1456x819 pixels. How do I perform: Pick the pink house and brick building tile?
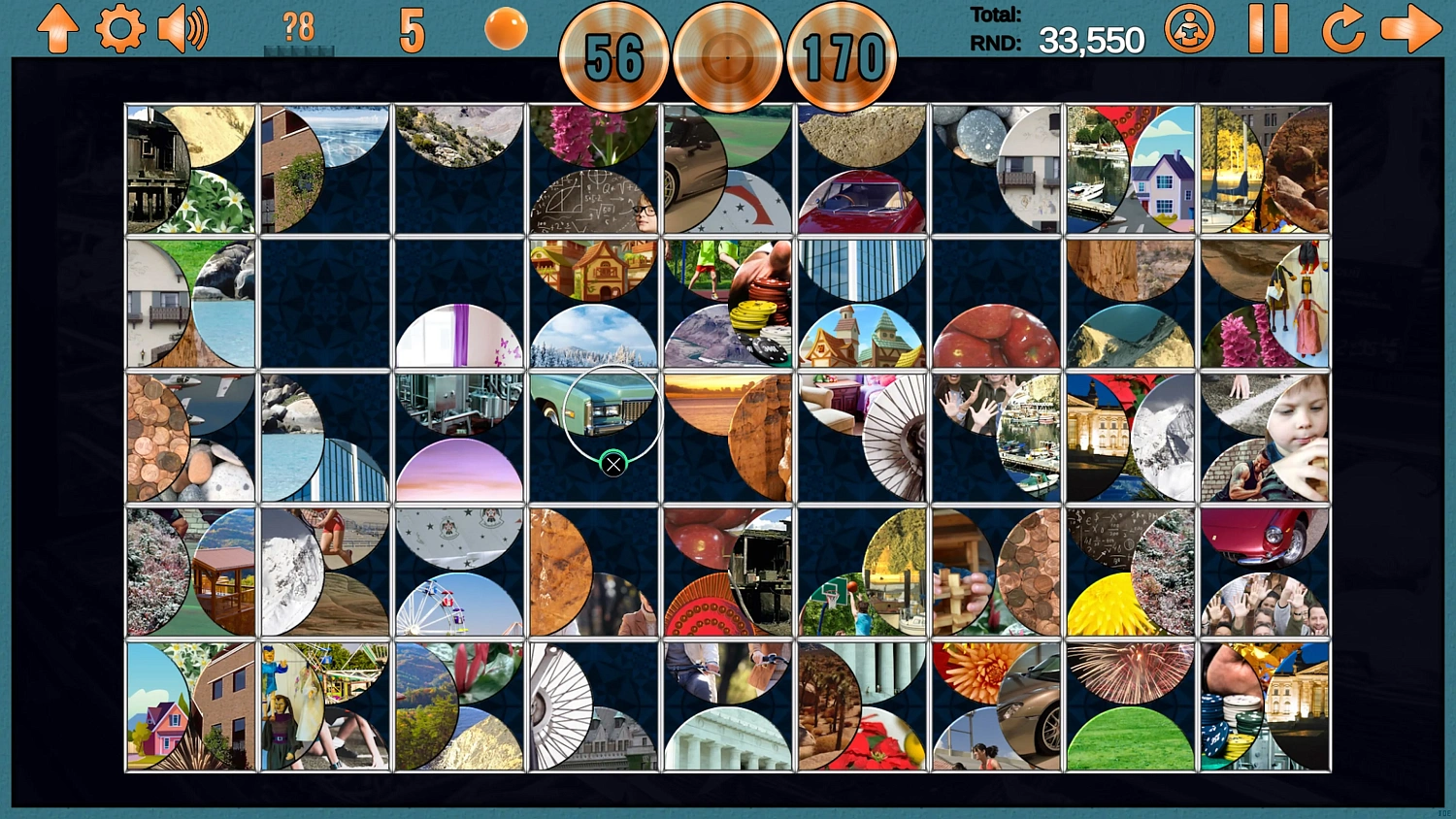[190, 706]
